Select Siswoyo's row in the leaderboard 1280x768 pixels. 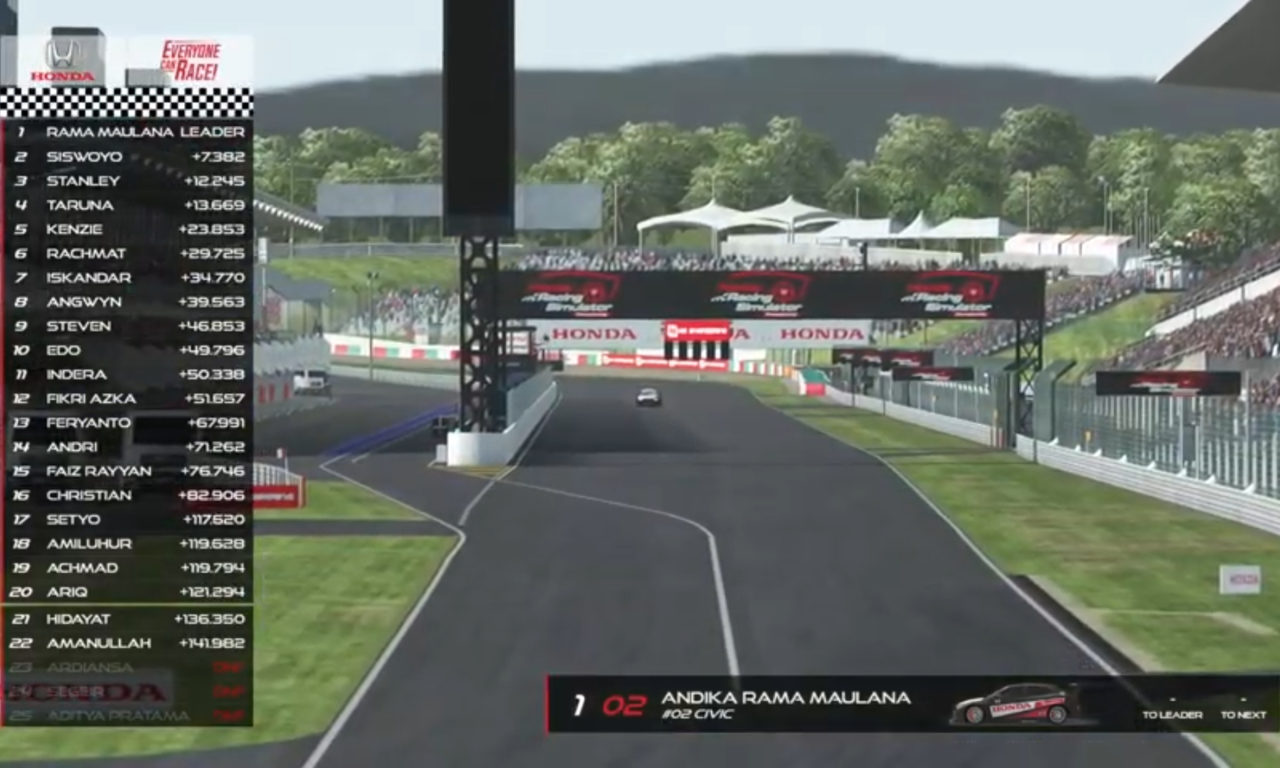[128, 157]
